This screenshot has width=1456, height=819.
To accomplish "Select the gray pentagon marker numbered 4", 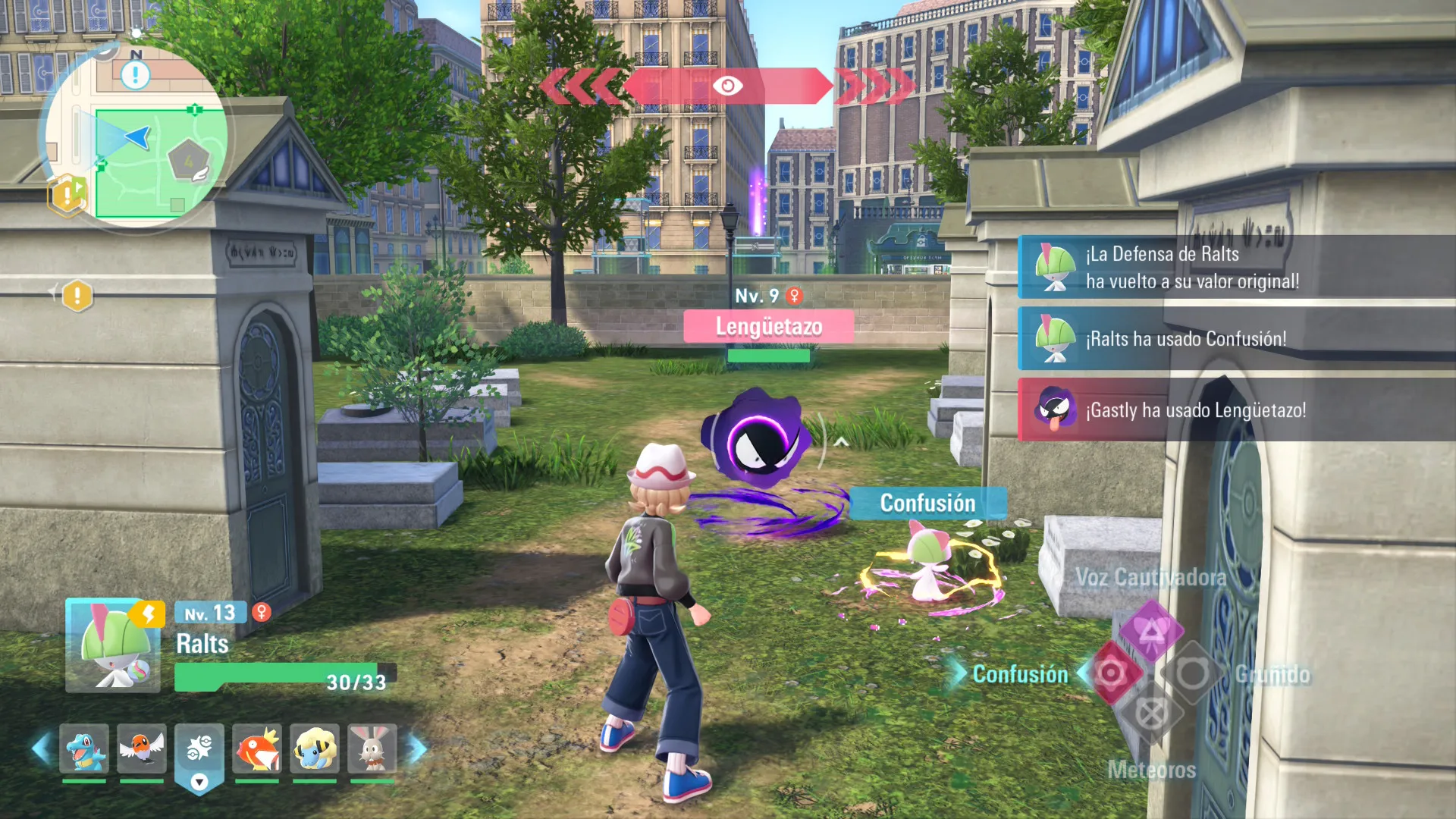I will point(188,161).
